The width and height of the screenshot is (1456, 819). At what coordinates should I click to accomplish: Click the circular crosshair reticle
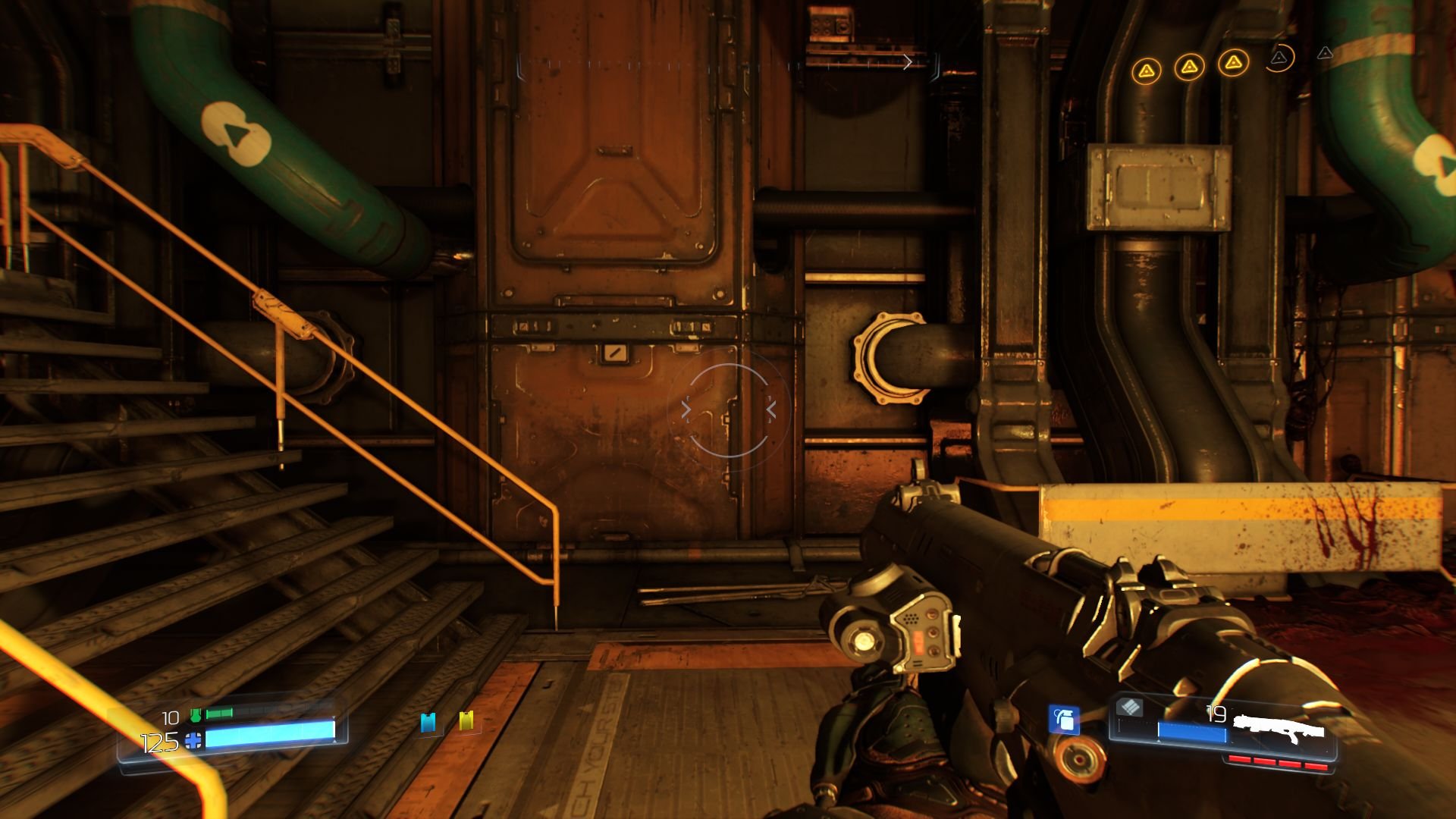[x=730, y=409]
